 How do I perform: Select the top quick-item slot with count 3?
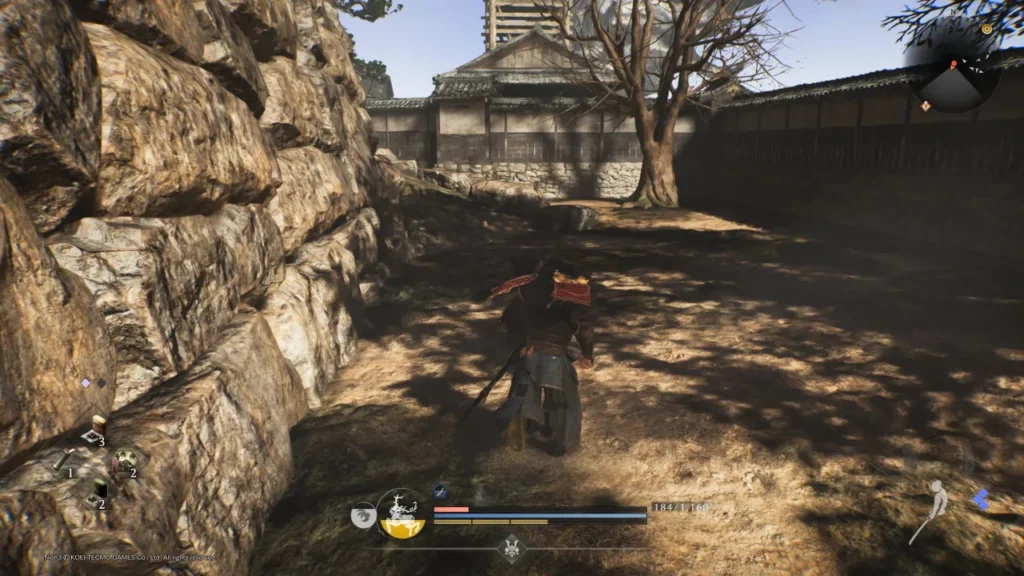coord(96,428)
